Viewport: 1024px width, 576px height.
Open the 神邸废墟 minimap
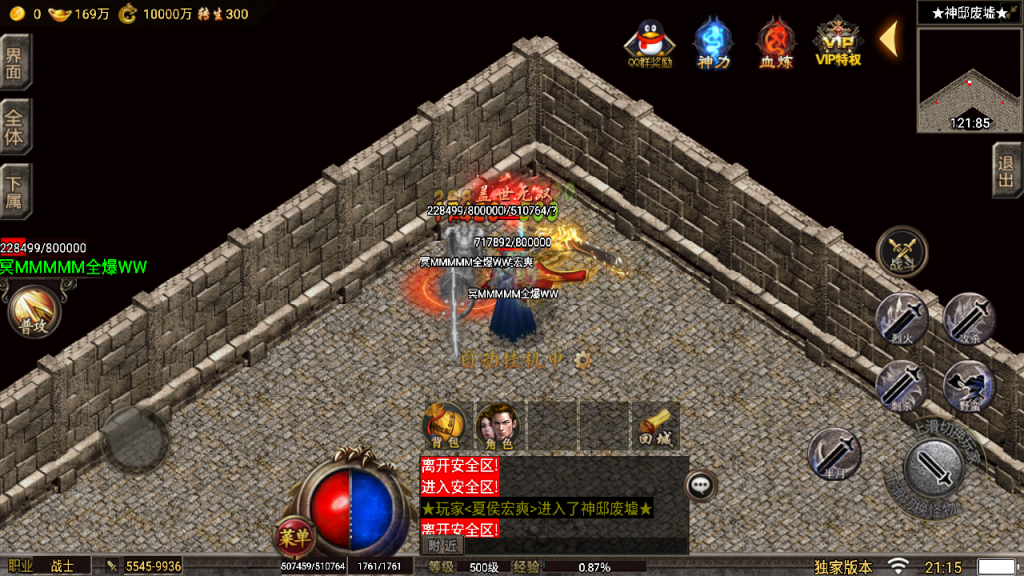[x=968, y=80]
